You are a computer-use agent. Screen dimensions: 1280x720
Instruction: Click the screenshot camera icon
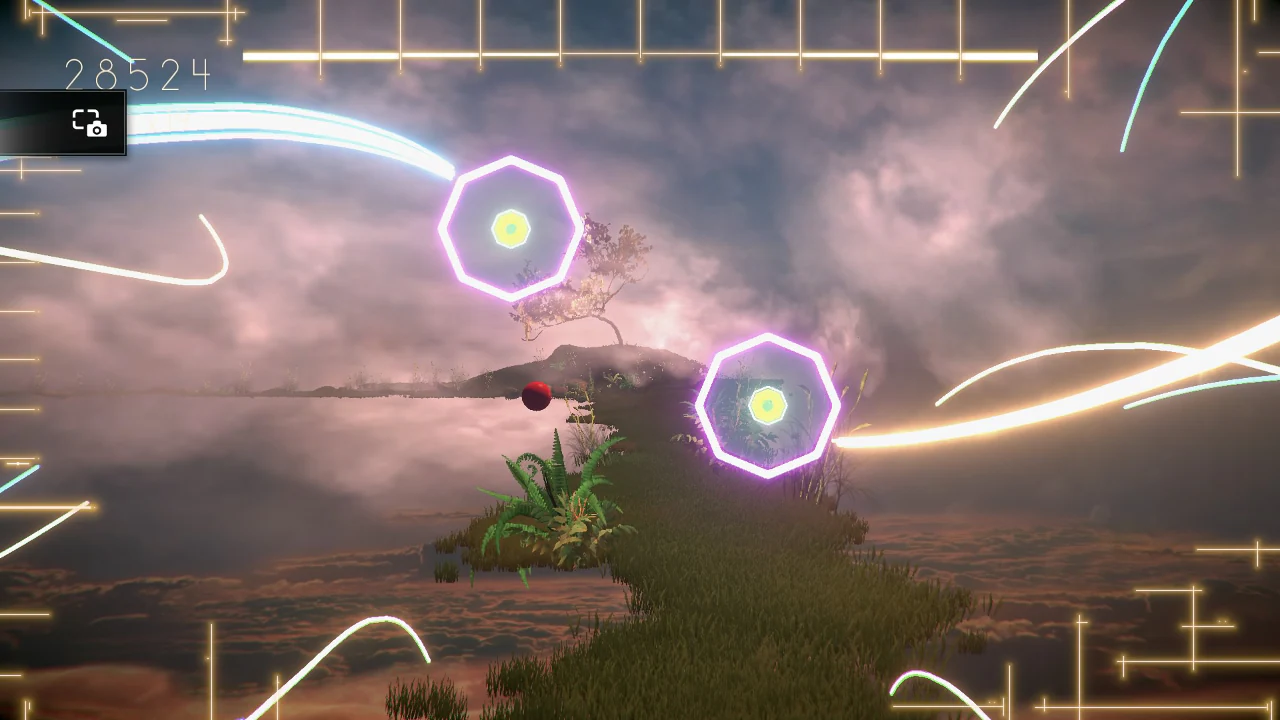click(x=90, y=124)
